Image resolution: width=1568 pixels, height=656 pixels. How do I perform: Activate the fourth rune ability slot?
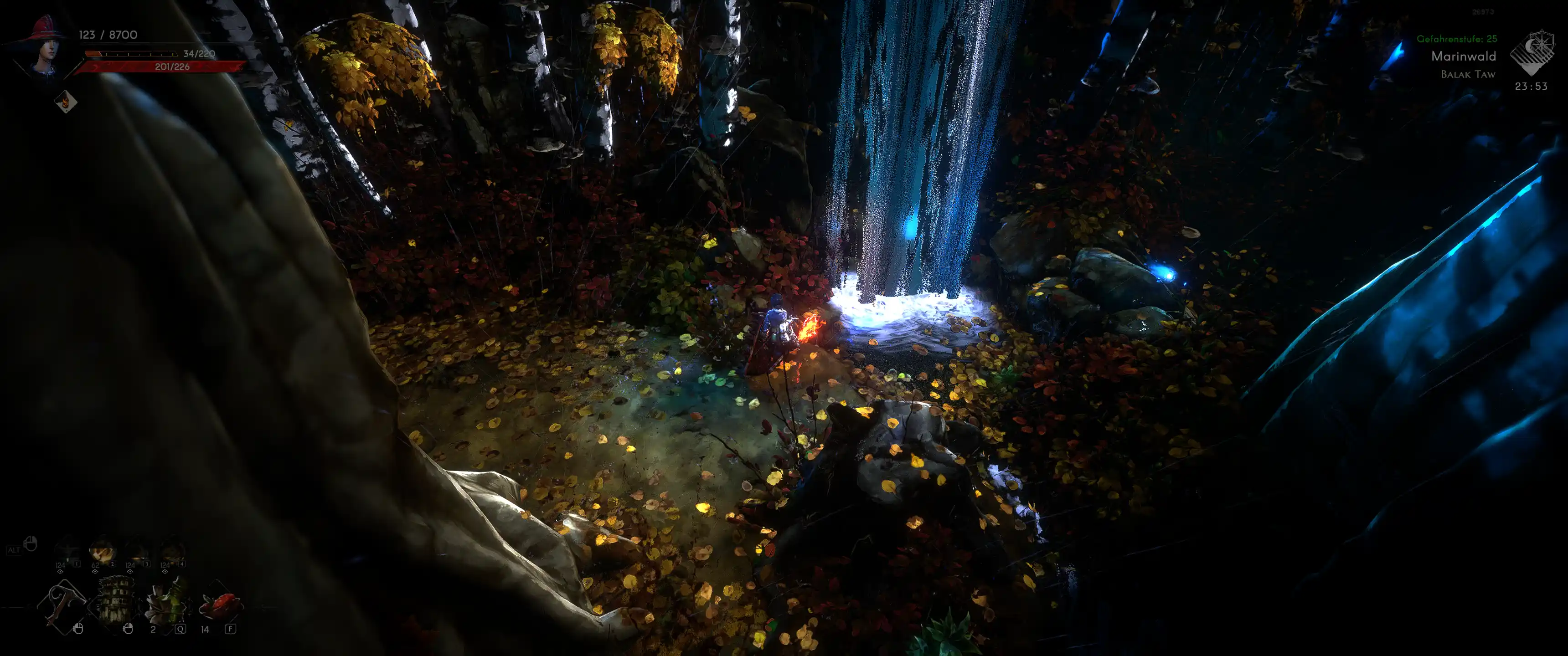(172, 550)
